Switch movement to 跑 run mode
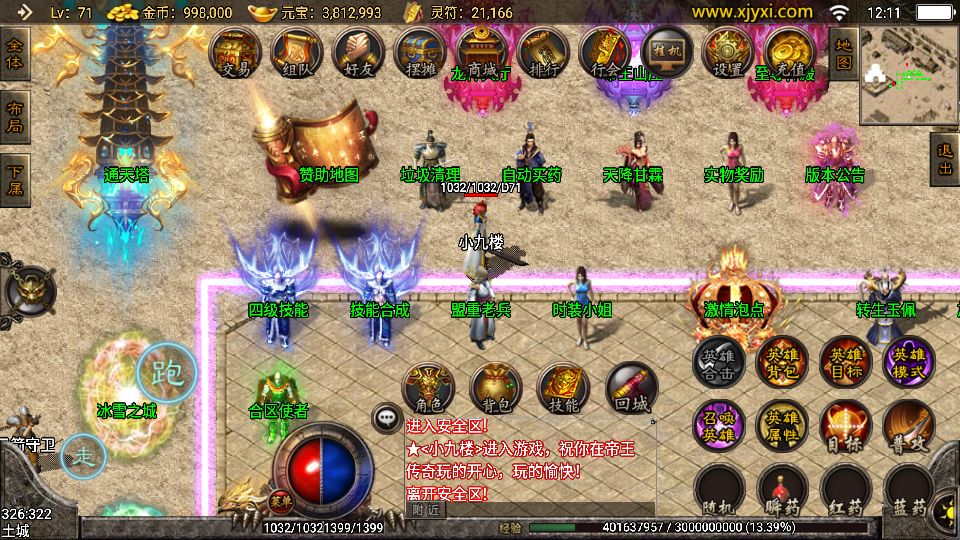The image size is (960, 540). coord(166,373)
